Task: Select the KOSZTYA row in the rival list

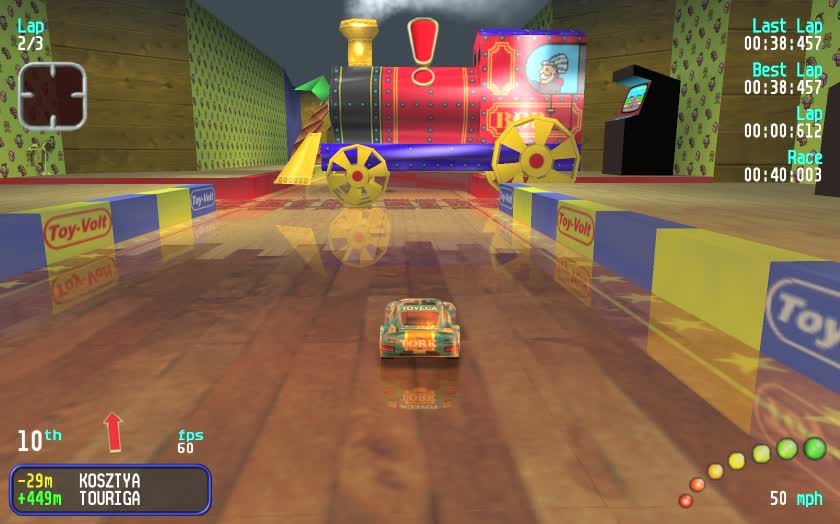Action: [x=110, y=481]
